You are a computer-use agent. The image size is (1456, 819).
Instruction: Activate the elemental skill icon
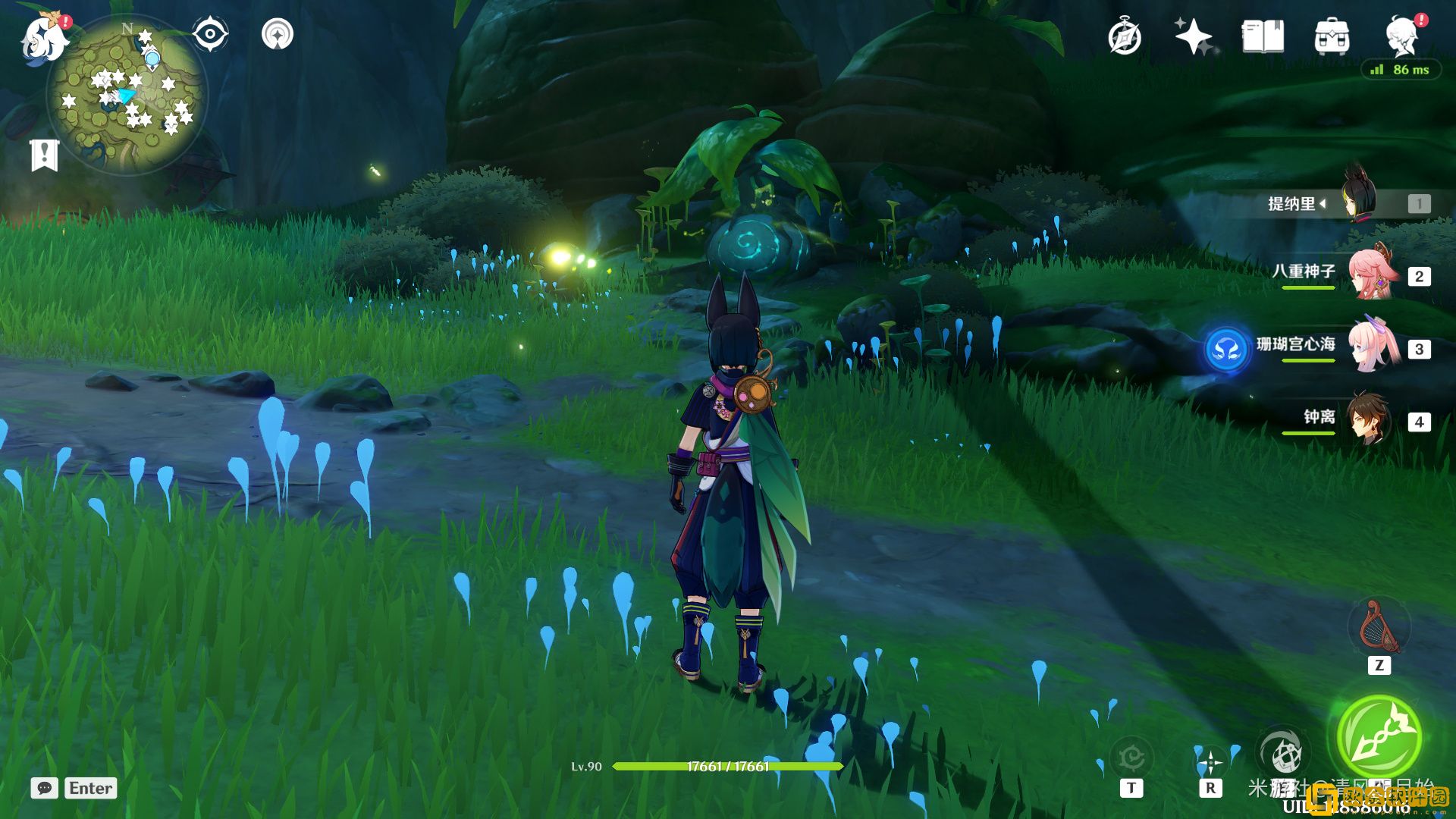pyautogui.click(x=1282, y=754)
